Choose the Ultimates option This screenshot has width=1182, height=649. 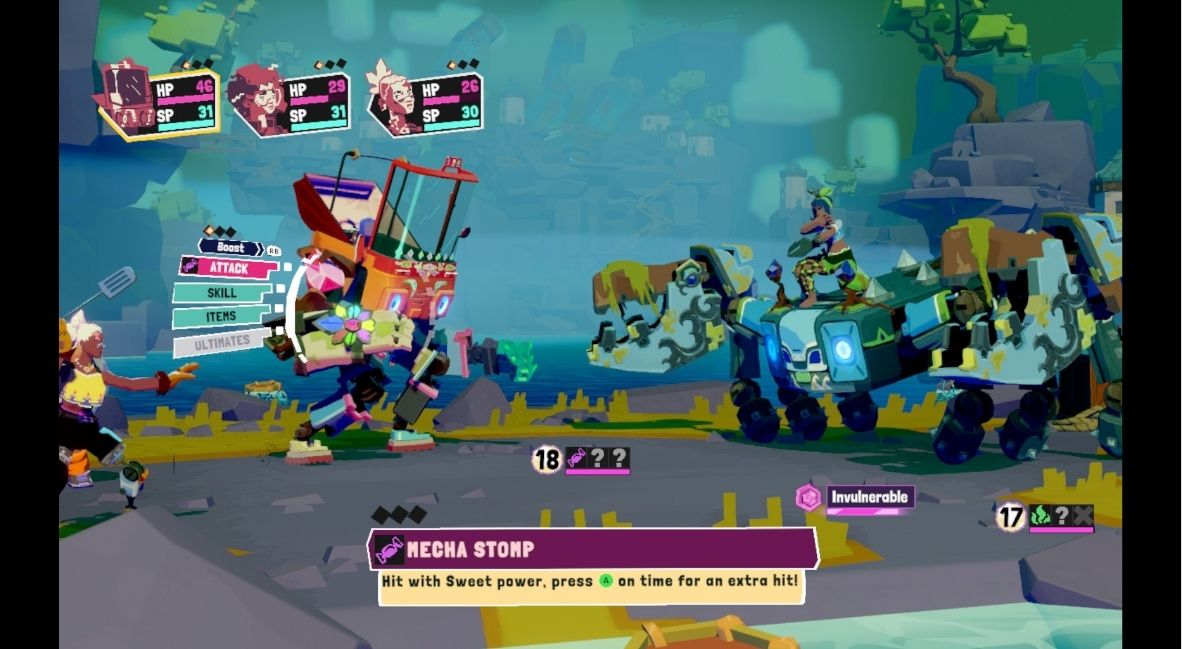220,342
